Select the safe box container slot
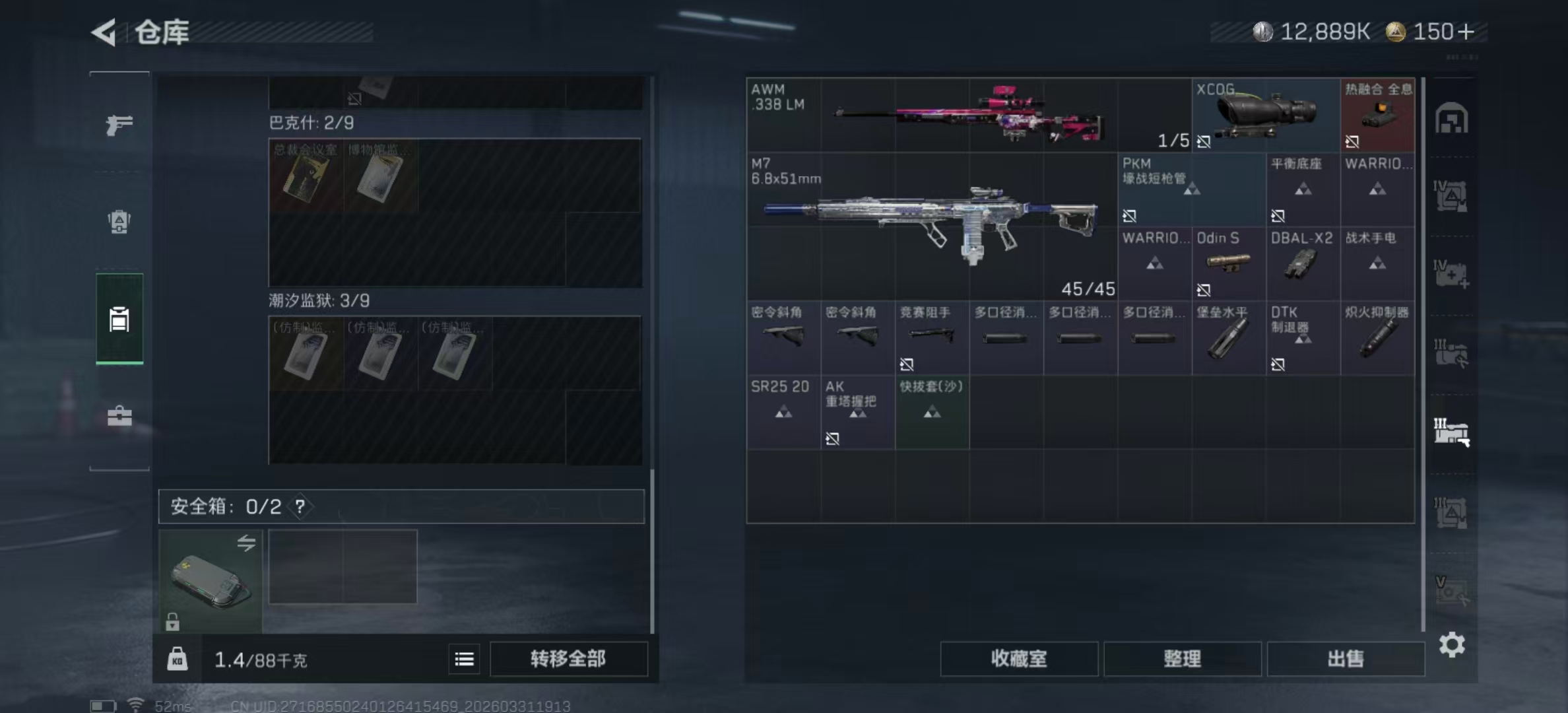1568x713 pixels. tap(211, 581)
